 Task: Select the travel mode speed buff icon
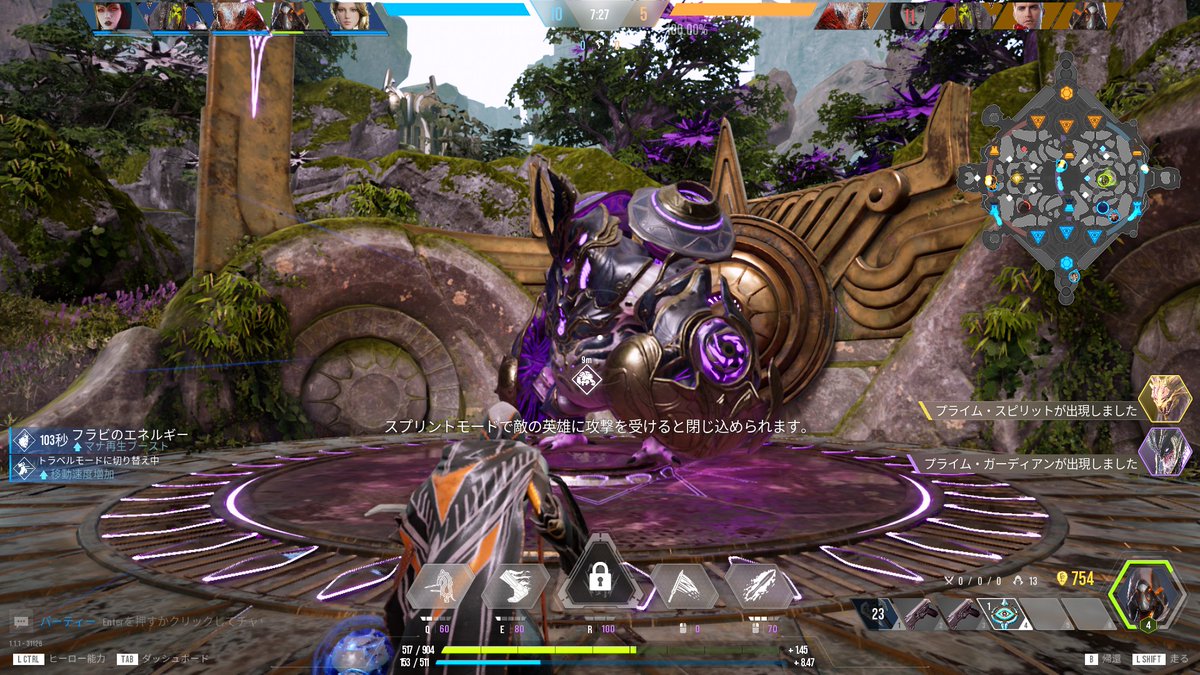(24, 467)
